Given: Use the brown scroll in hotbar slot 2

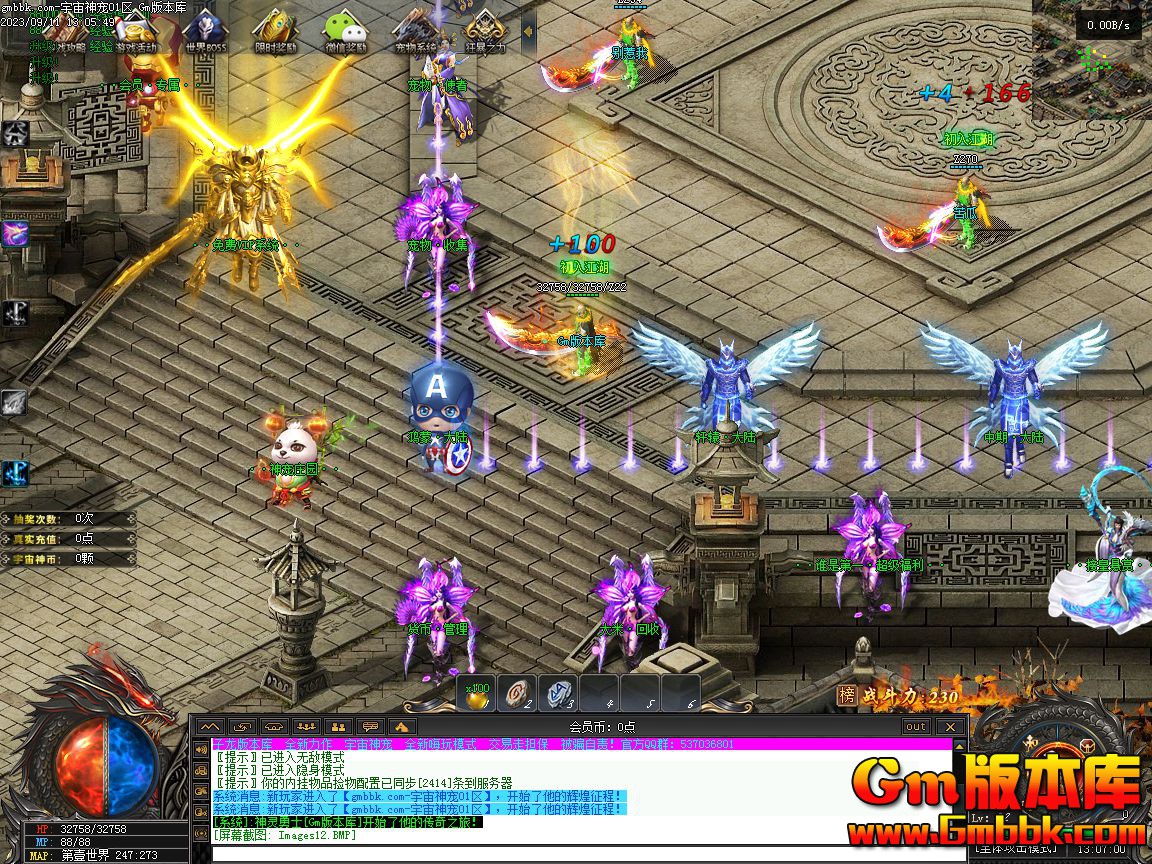Looking at the screenshot, I should [x=518, y=692].
